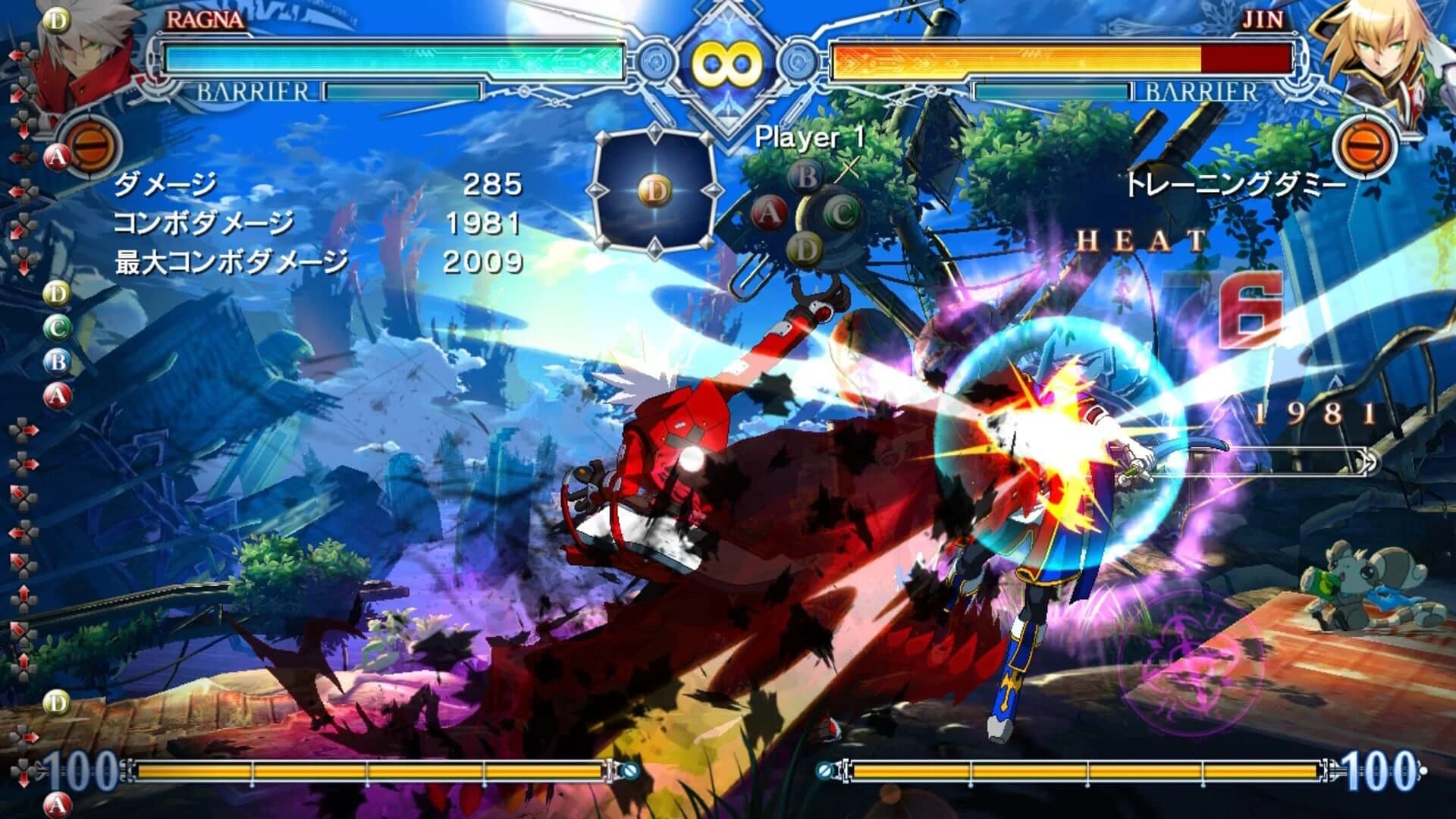This screenshot has width=1456, height=819.
Task: Expand the diamond compass widget near Player 1
Action: pyautogui.click(x=657, y=191)
